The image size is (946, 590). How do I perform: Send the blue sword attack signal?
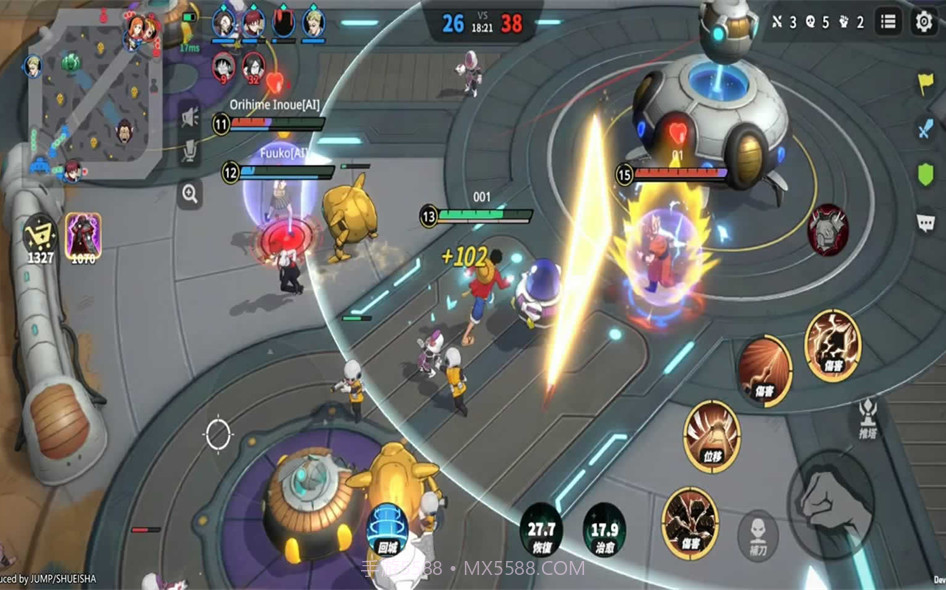[x=925, y=129]
